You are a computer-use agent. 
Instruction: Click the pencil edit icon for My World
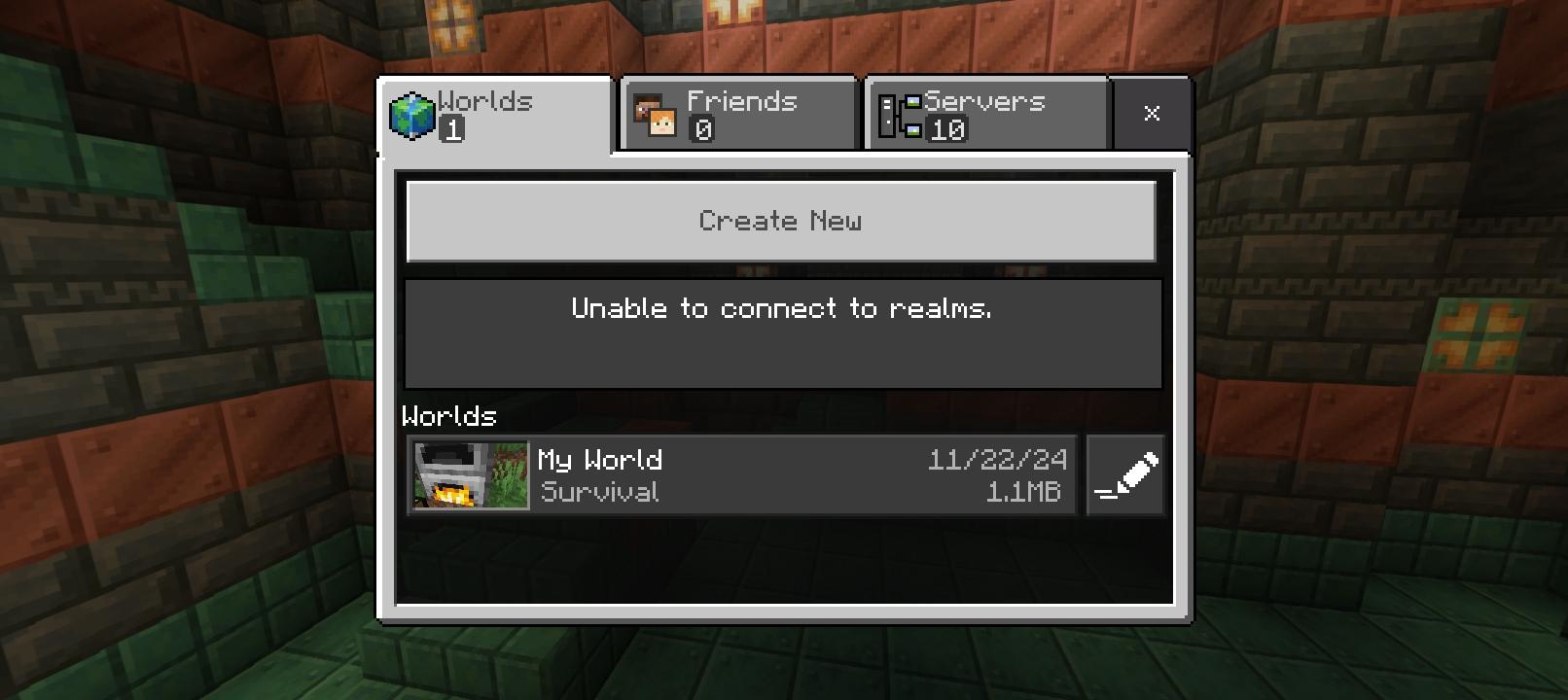(1124, 474)
